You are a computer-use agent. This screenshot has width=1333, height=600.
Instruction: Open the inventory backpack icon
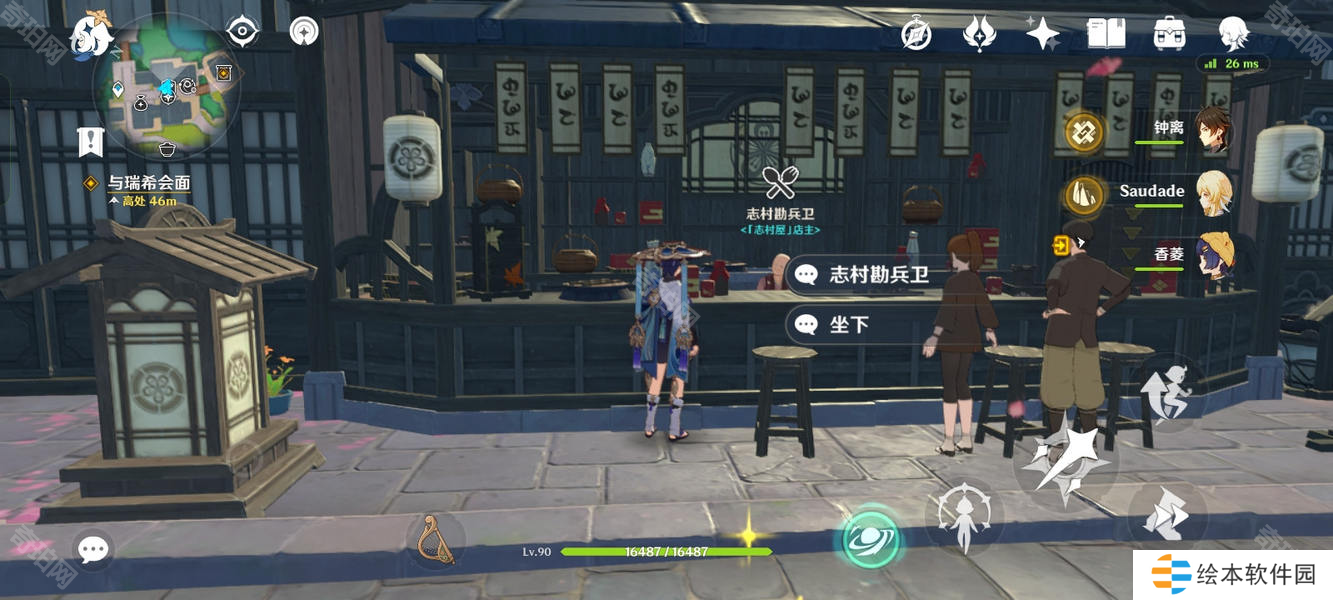(x=1169, y=34)
